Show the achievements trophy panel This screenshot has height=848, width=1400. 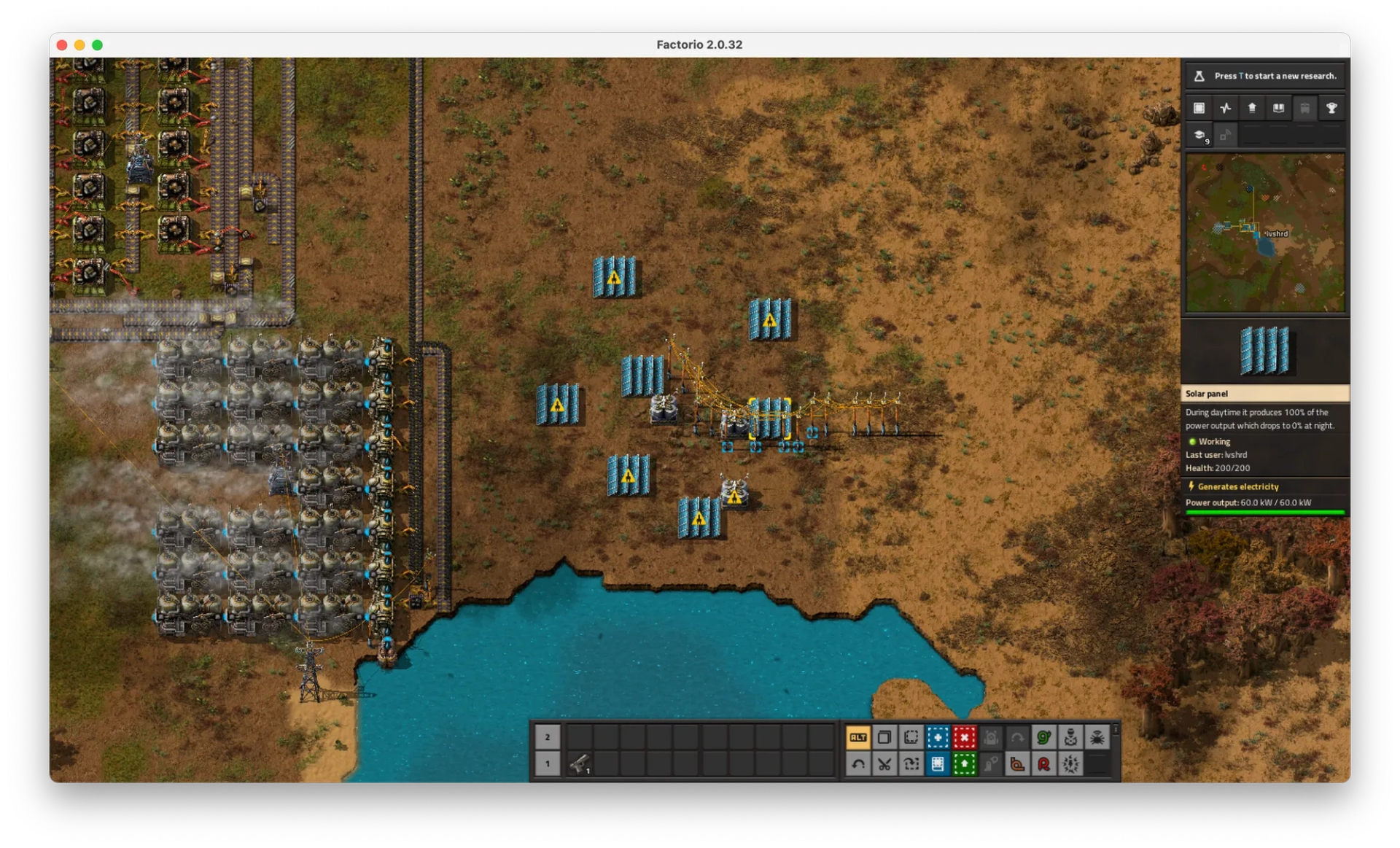point(1331,108)
